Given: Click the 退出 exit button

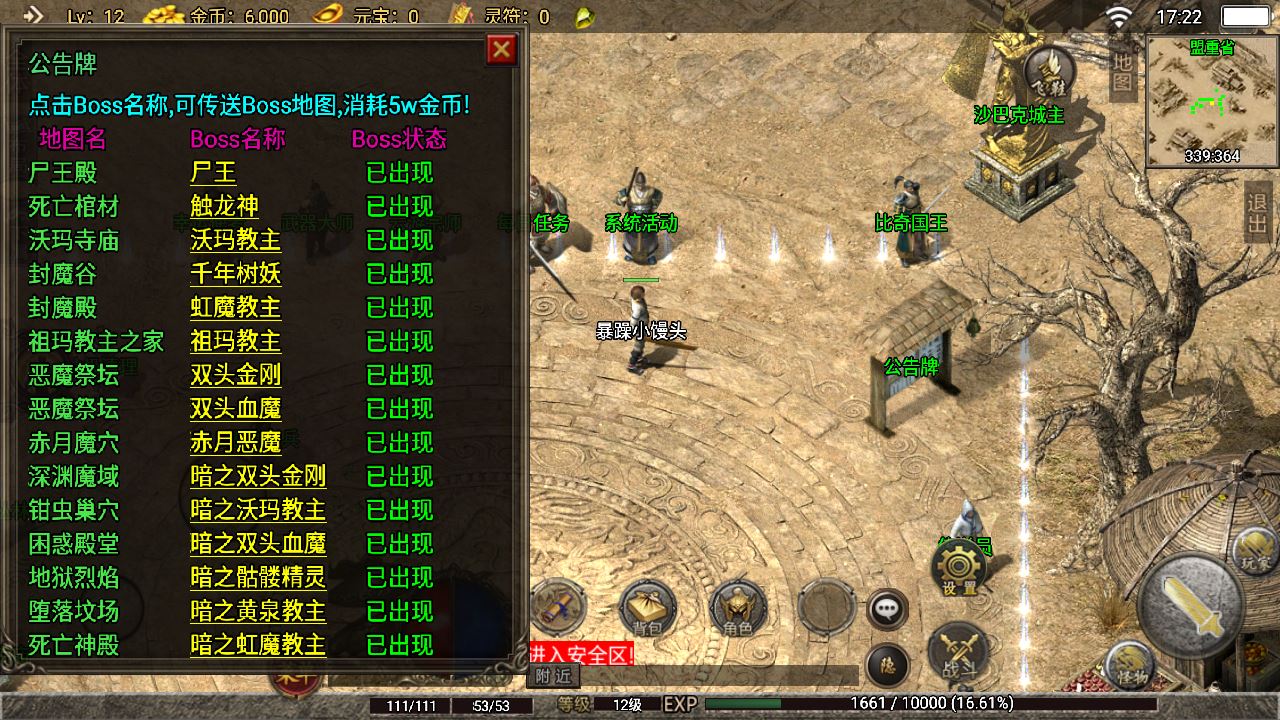Looking at the screenshot, I should tap(1257, 213).
